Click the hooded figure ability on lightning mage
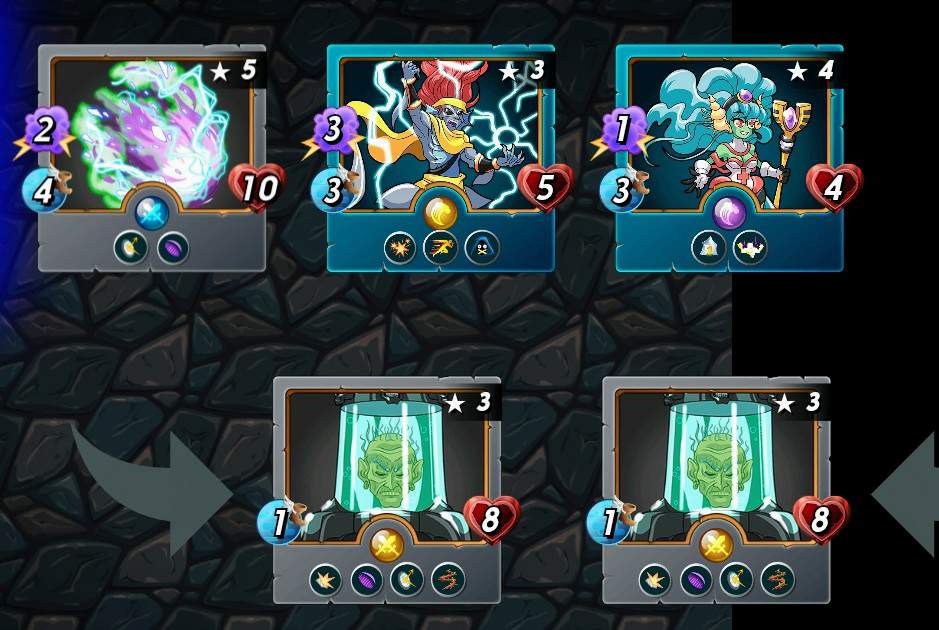 pyautogui.click(x=482, y=248)
